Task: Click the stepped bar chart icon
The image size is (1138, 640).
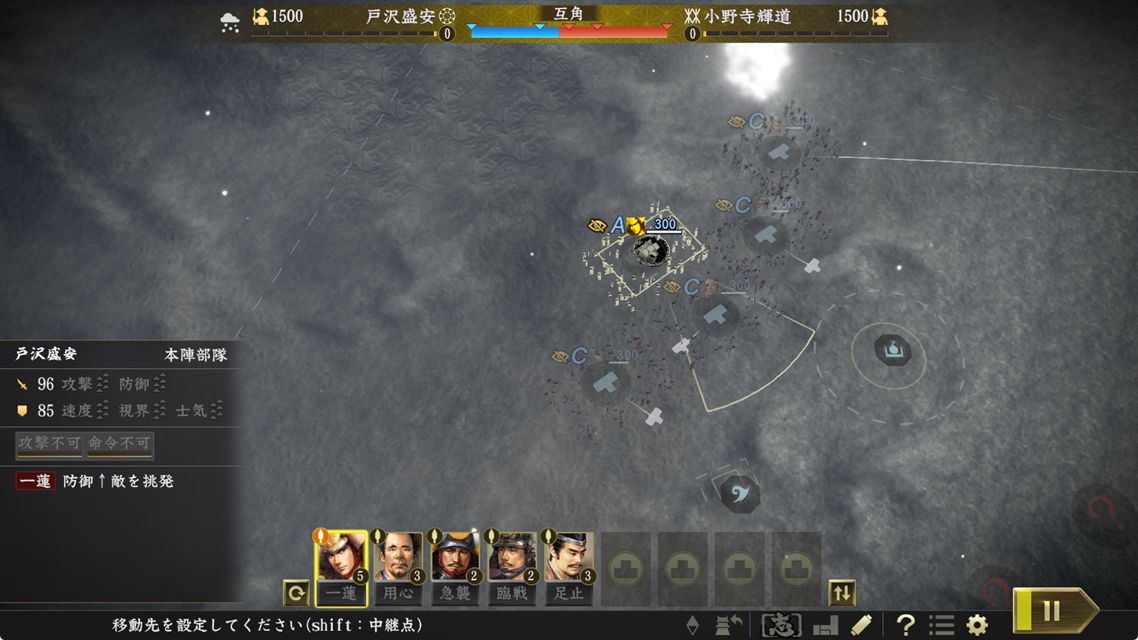Action: click(x=825, y=626)
